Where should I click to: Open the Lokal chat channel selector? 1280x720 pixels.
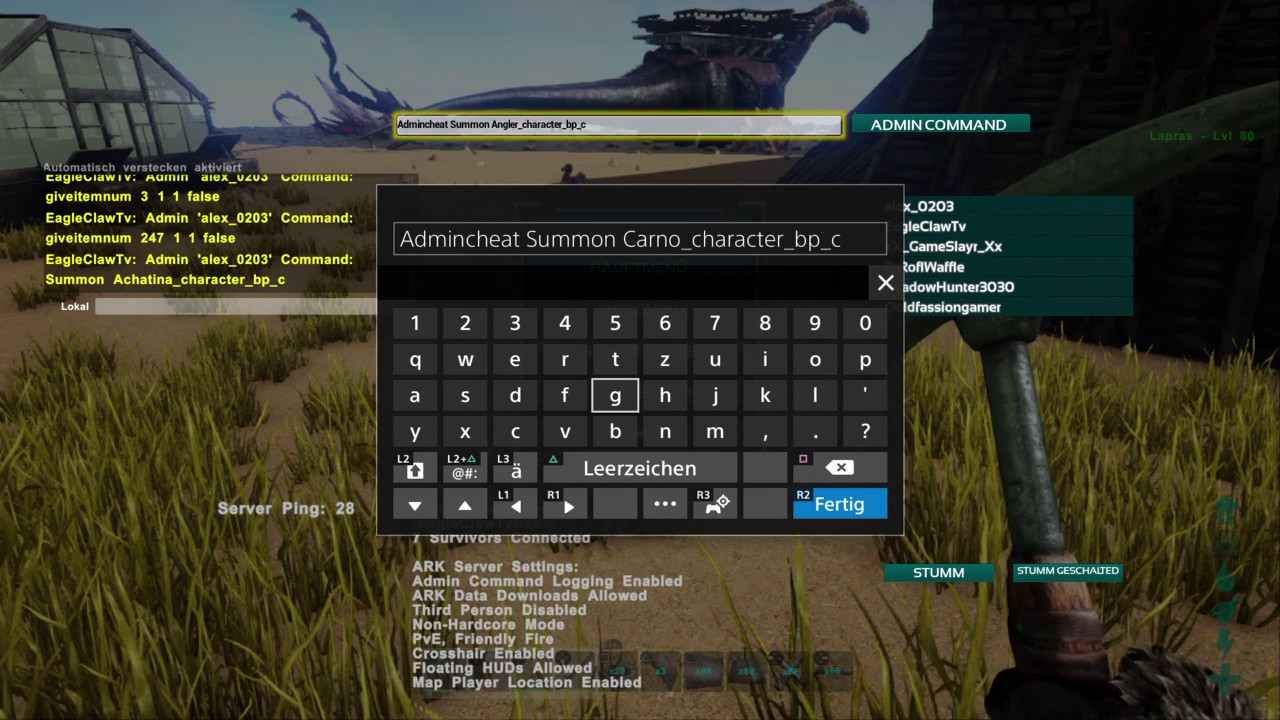click(74, 306)
